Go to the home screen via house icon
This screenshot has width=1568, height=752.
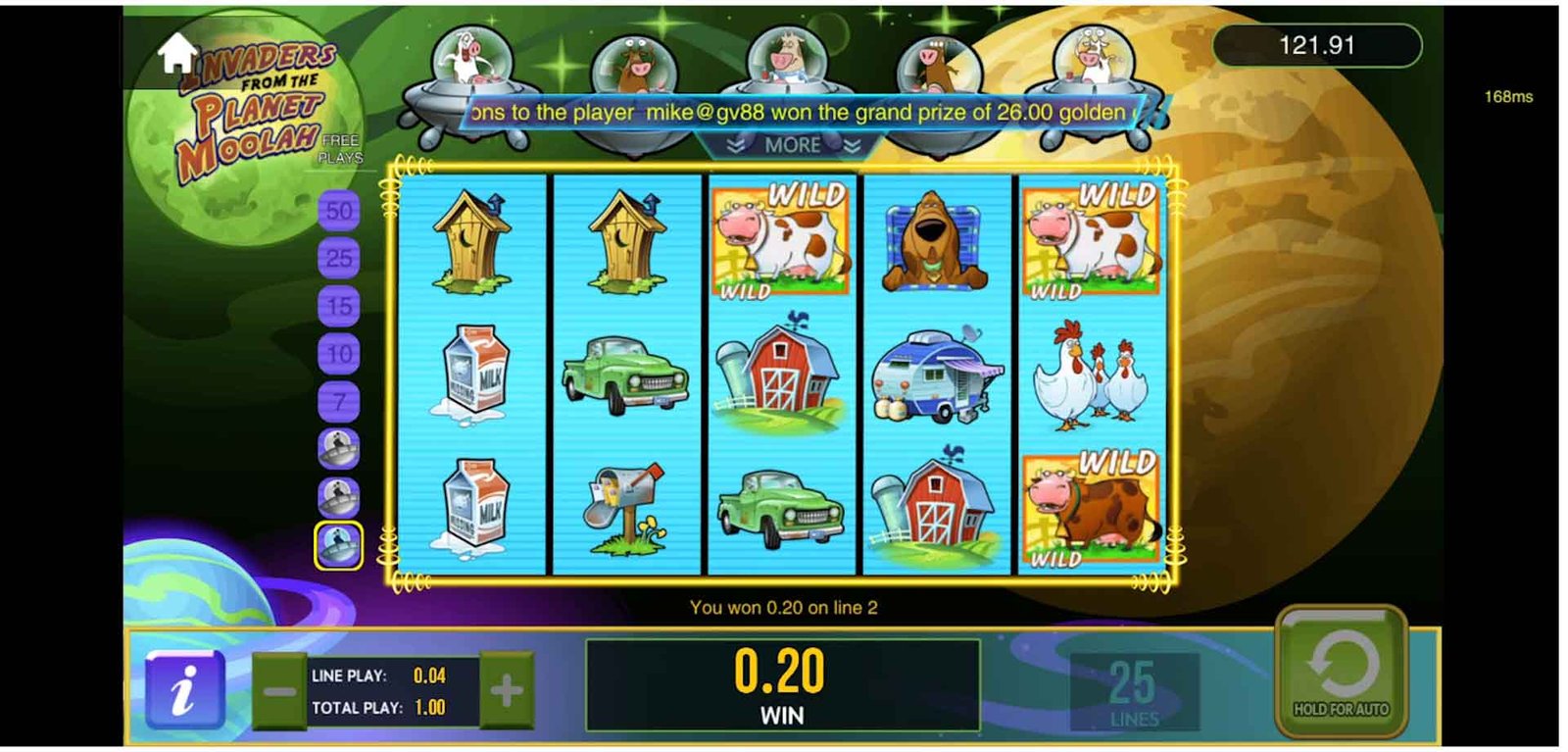pyautogui.click(x=177, y=52)
